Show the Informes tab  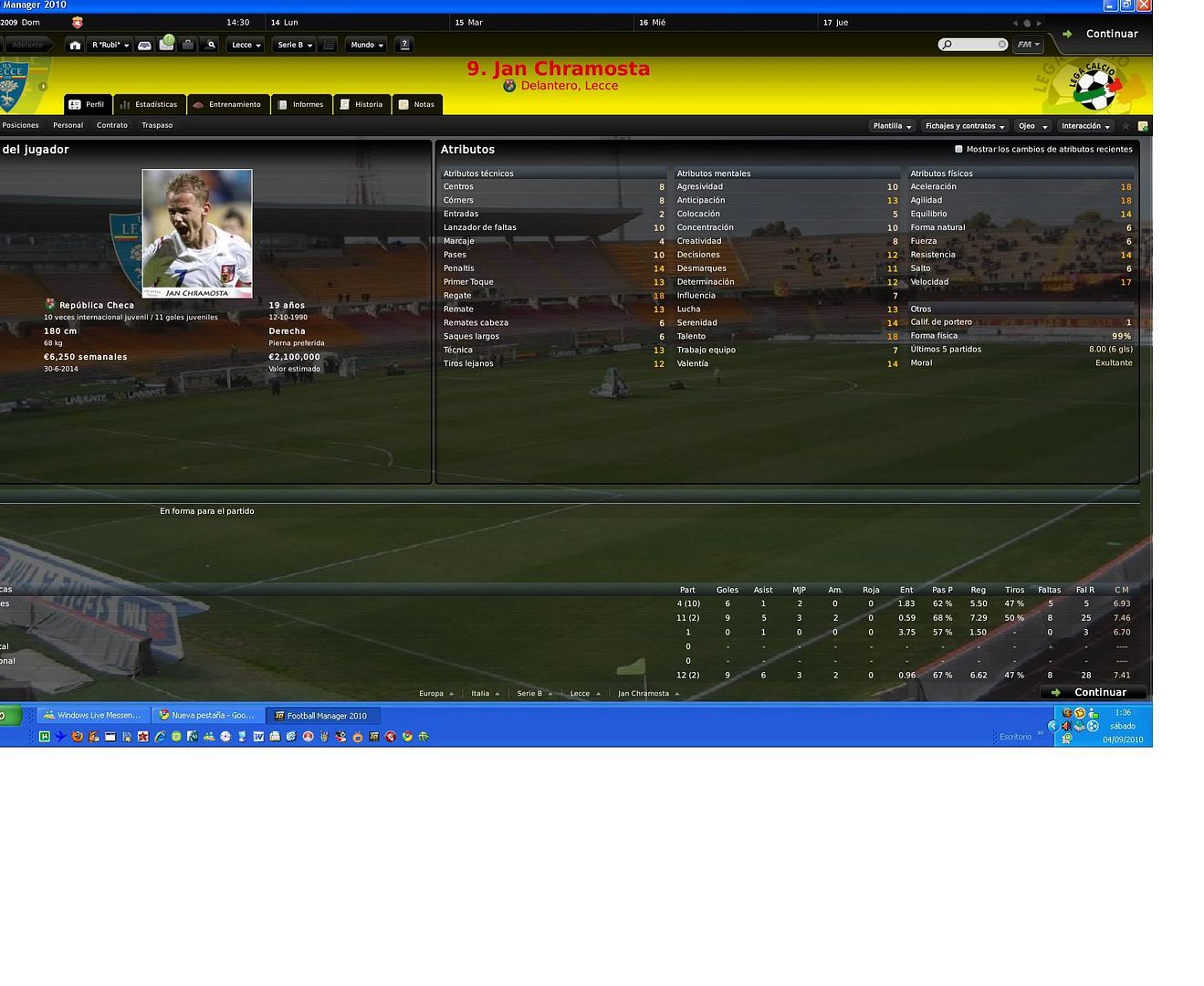(301, 105)
